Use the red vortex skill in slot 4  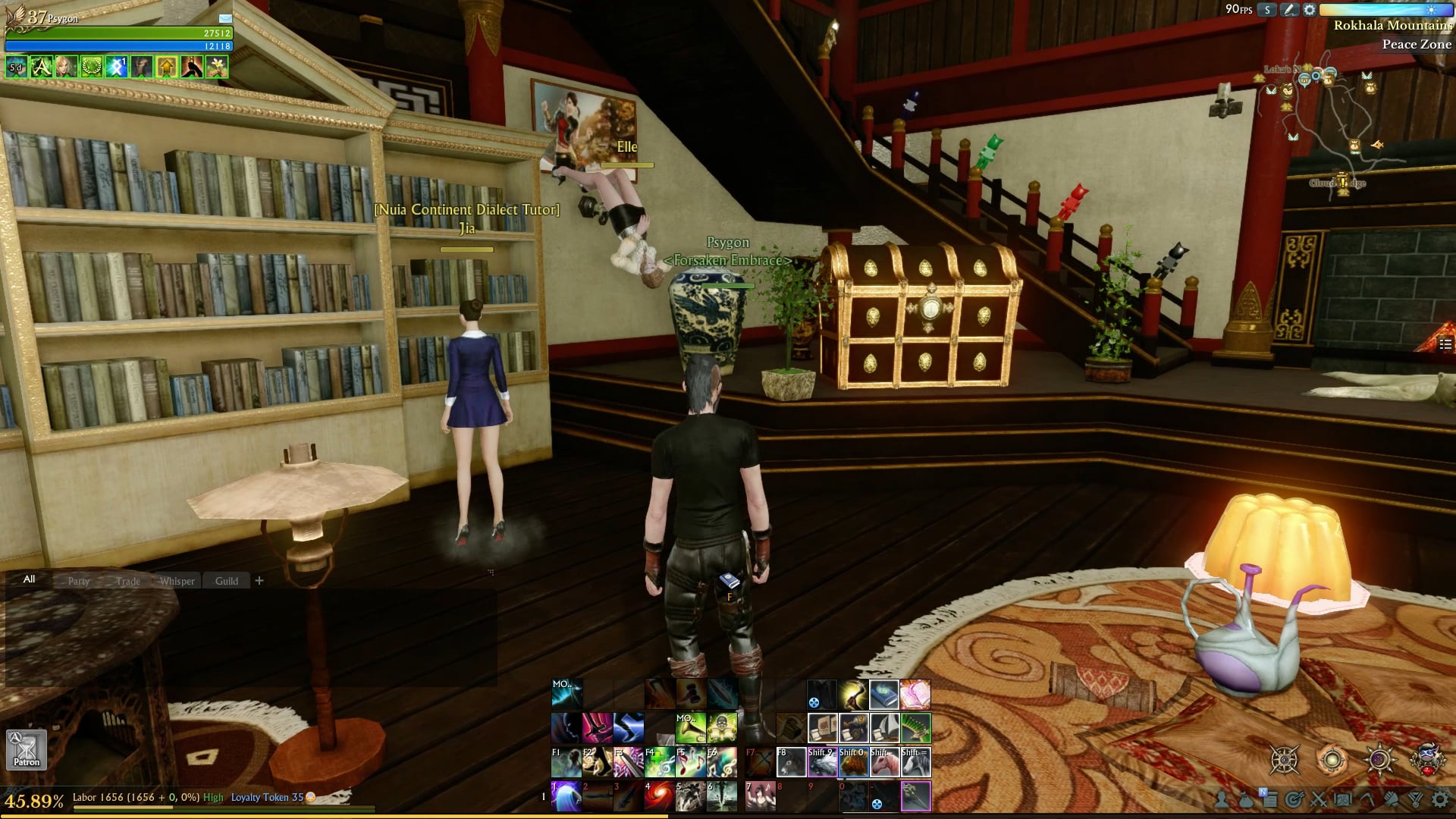[x=659, y=796]
